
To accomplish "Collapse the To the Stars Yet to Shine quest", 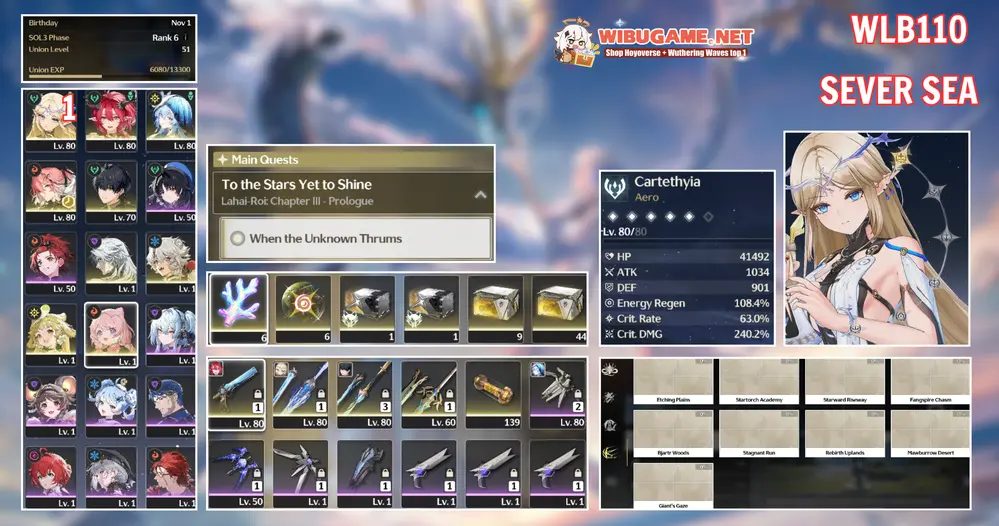I will click(x=480, y=194).
